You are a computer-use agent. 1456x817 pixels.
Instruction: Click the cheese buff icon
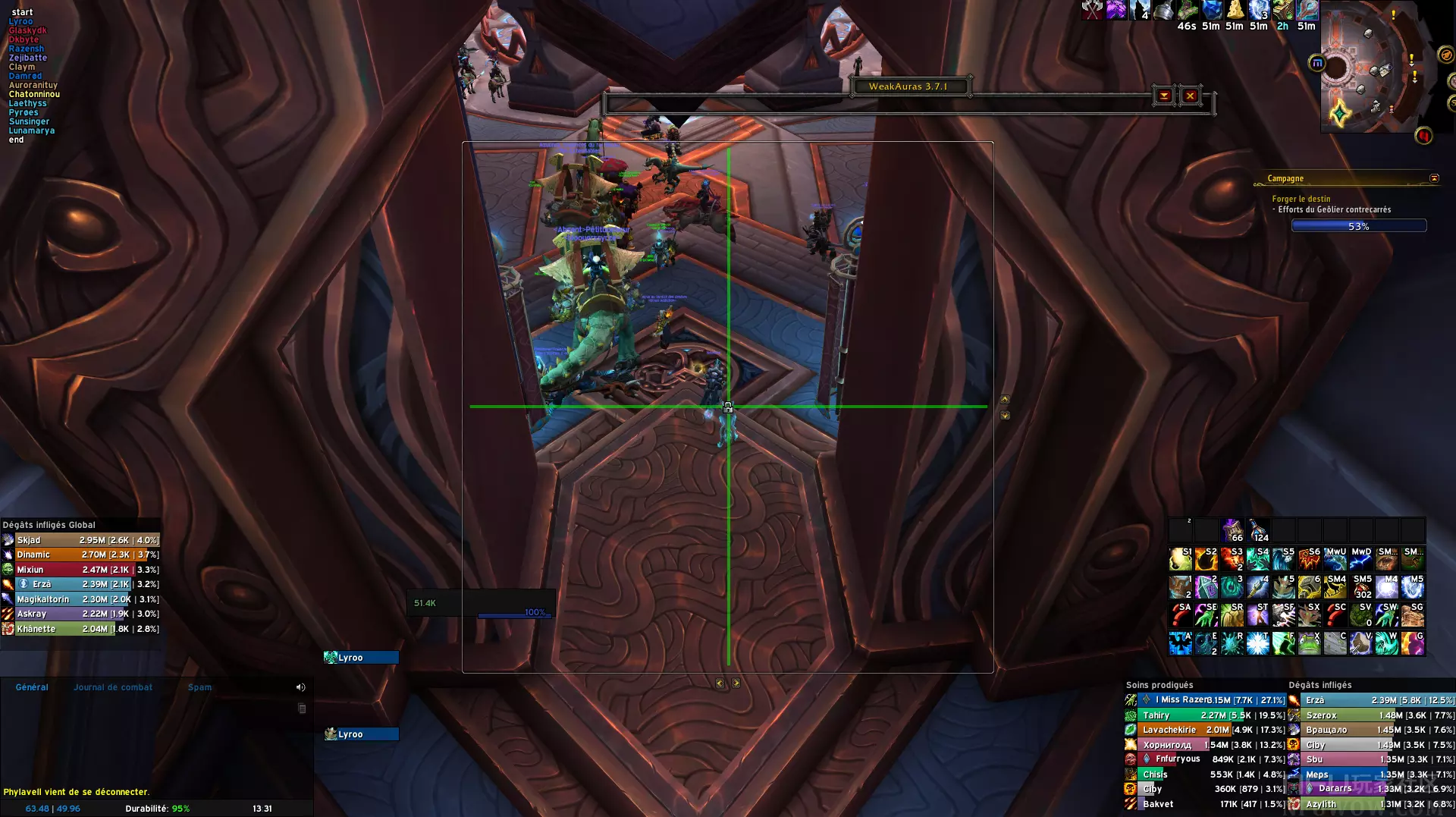coord(1235,10)
